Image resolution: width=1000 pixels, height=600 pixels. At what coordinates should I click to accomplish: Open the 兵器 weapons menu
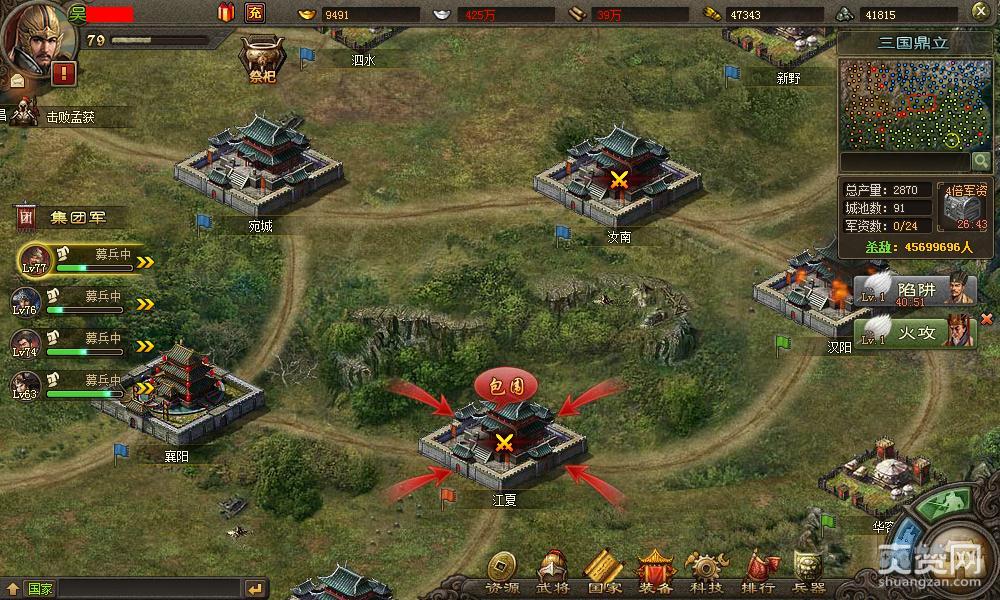[808, 573]
